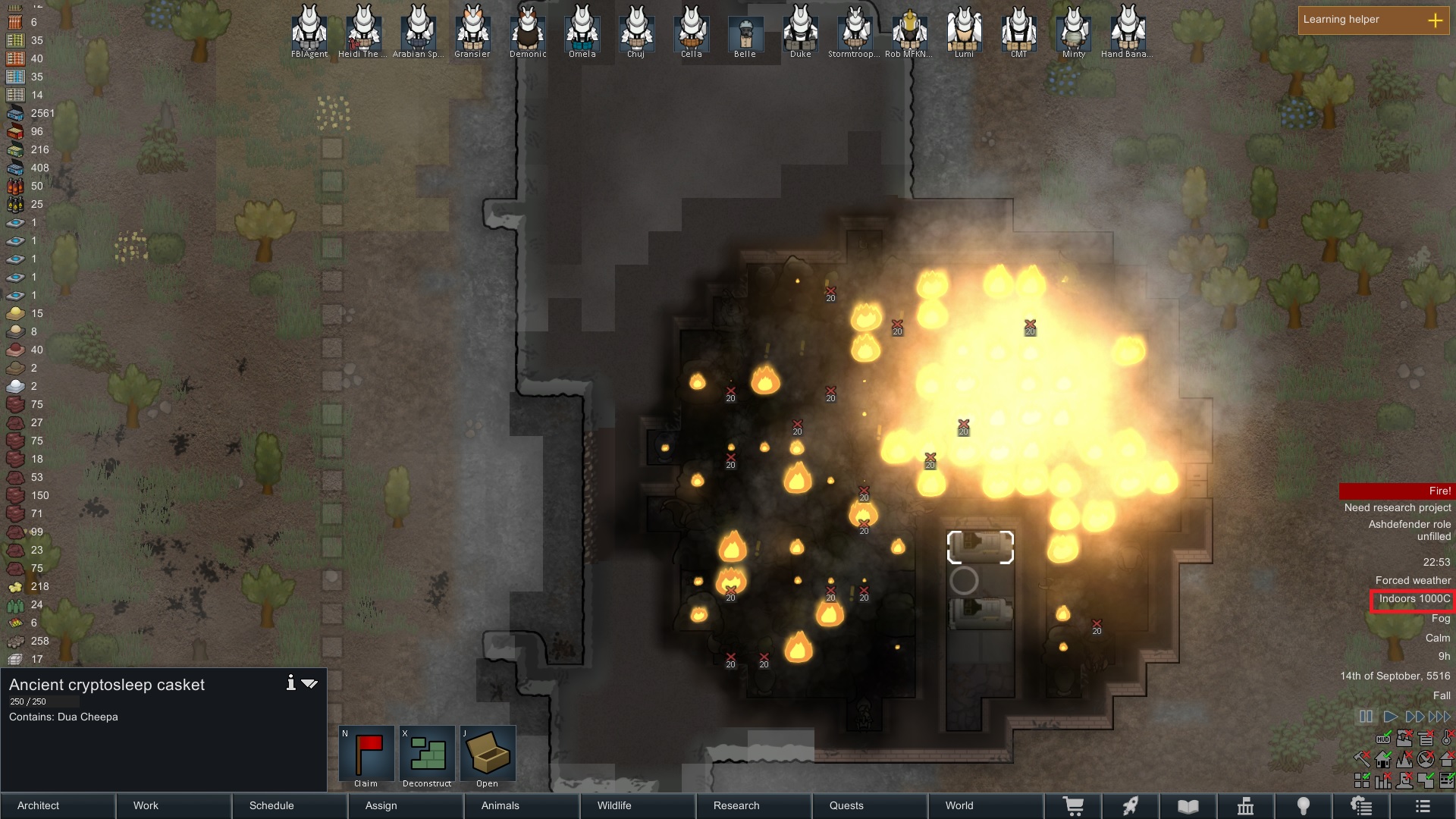Select colonist Belle in the colonist bar

[x=745, y=32]
